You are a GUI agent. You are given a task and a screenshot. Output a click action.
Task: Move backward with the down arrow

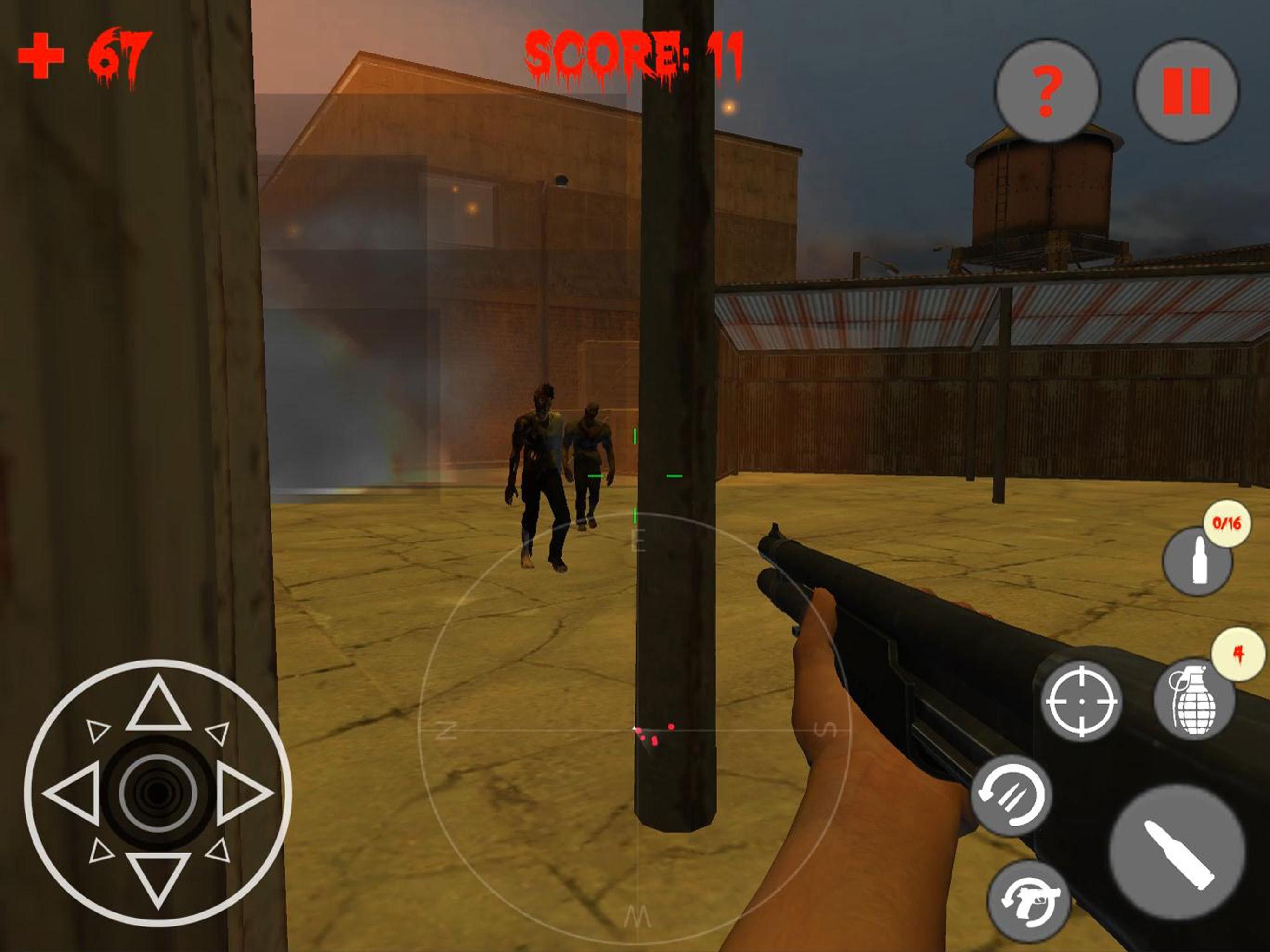pos(158,877)
